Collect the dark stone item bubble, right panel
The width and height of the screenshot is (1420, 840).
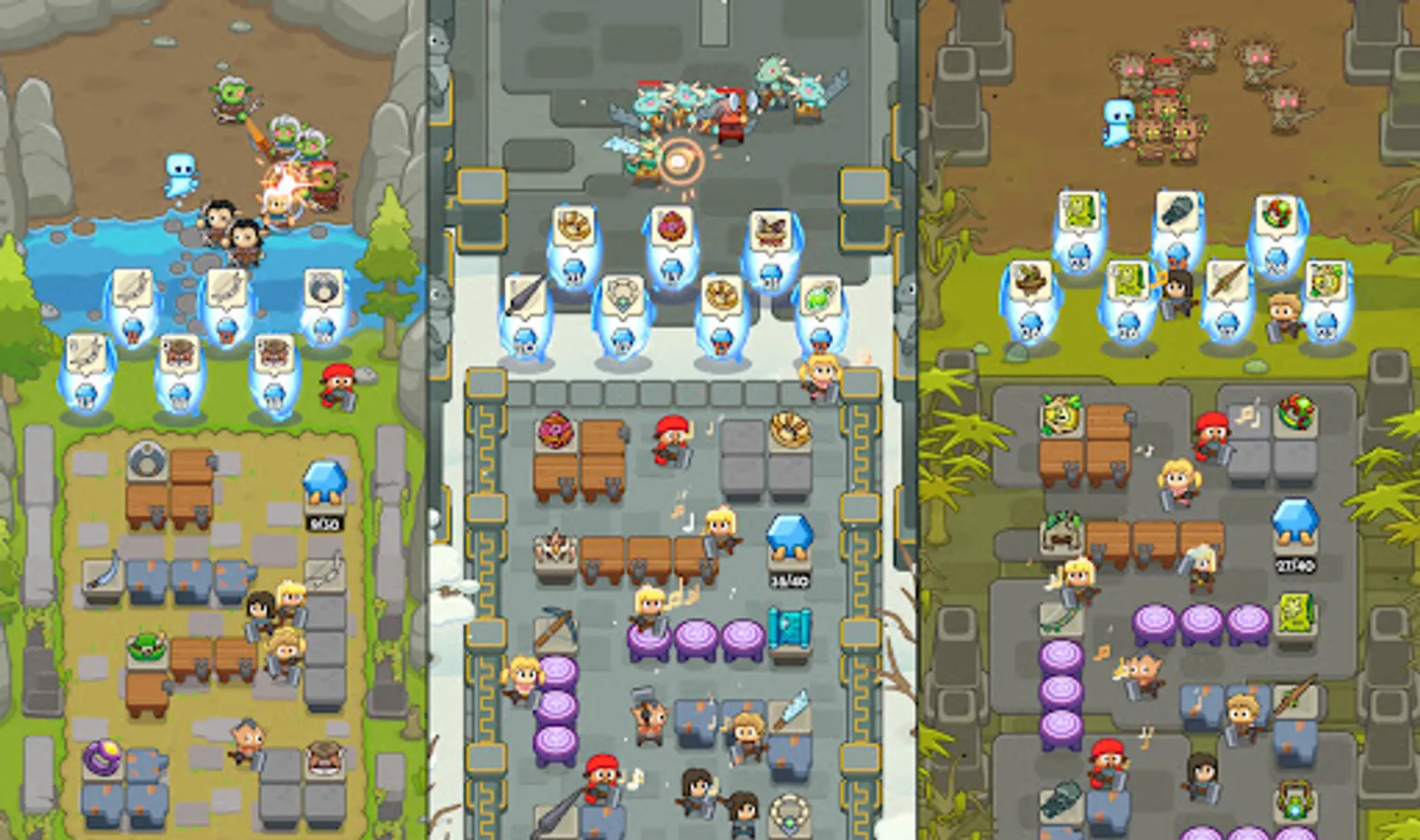click(1176, 210)
